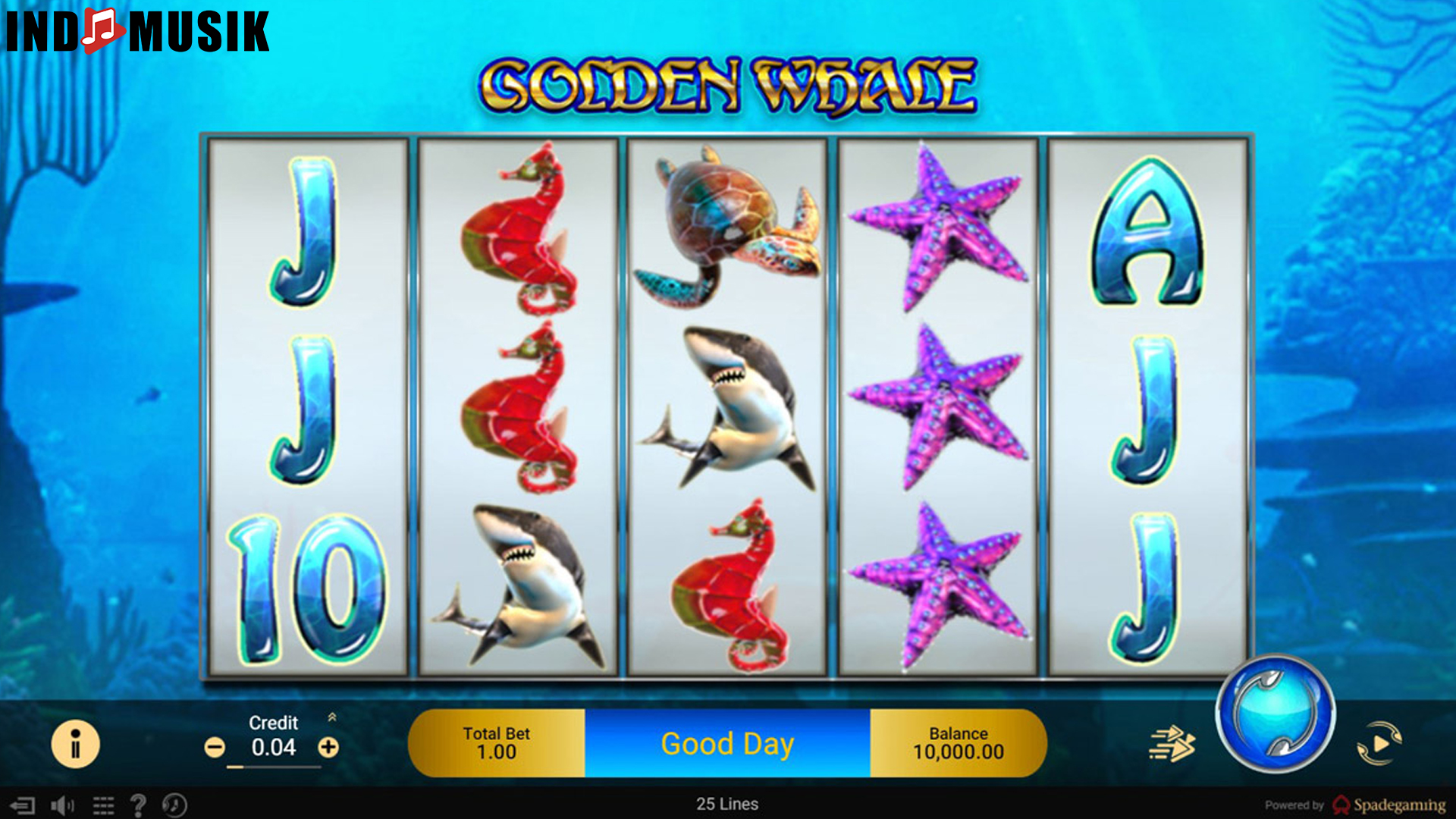Viewport: 1456px width, 819px height.
Task: Click the Good Day banner
Action: 728,743
